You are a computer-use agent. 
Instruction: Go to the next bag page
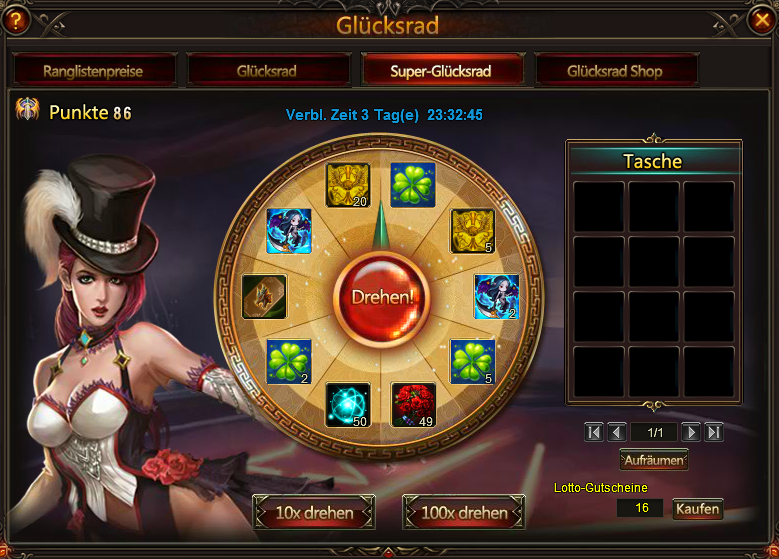pyautogui.click(x=690, y=432)
